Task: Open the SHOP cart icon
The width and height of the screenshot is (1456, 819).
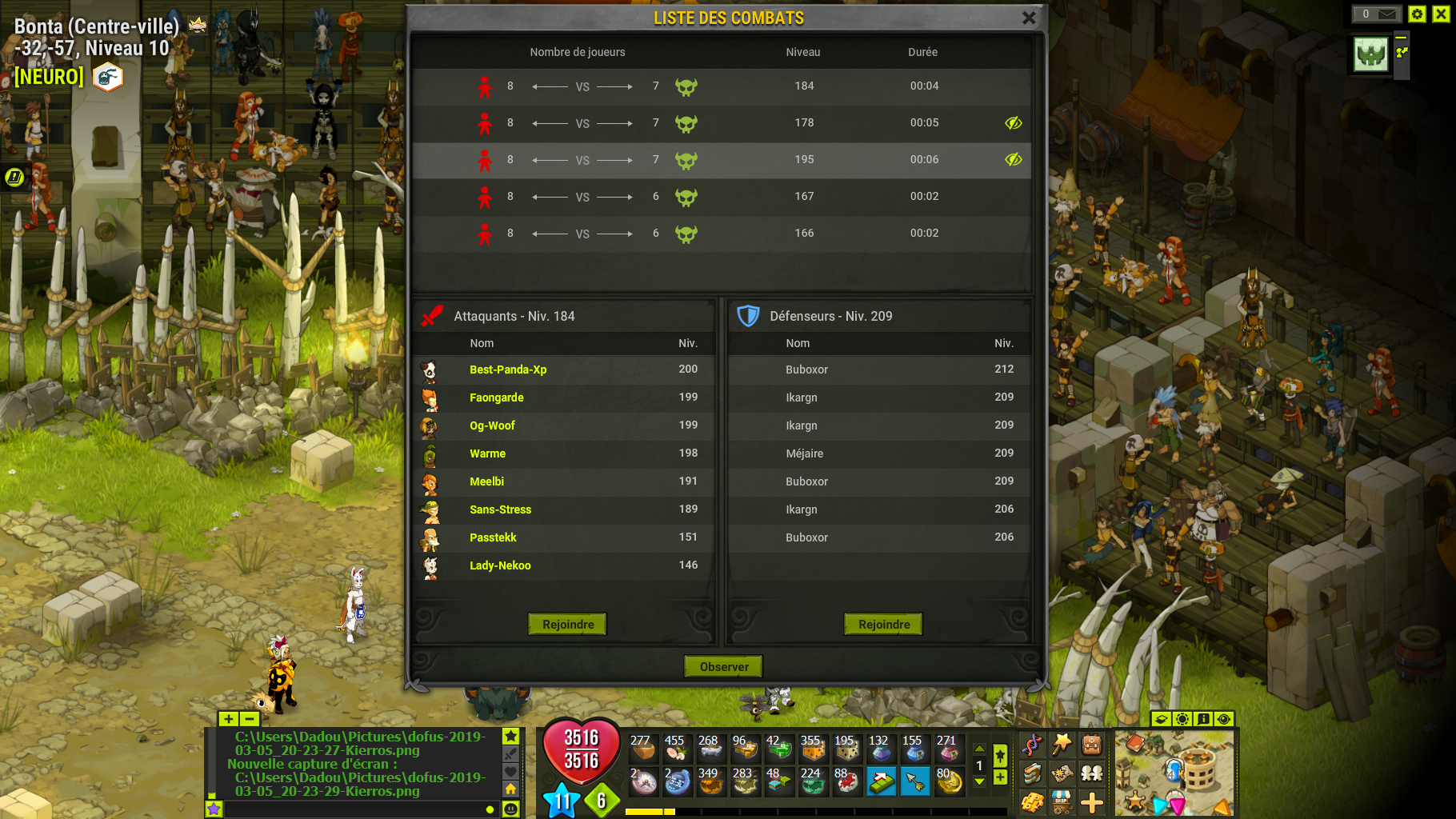Action: pos(1062,803)
